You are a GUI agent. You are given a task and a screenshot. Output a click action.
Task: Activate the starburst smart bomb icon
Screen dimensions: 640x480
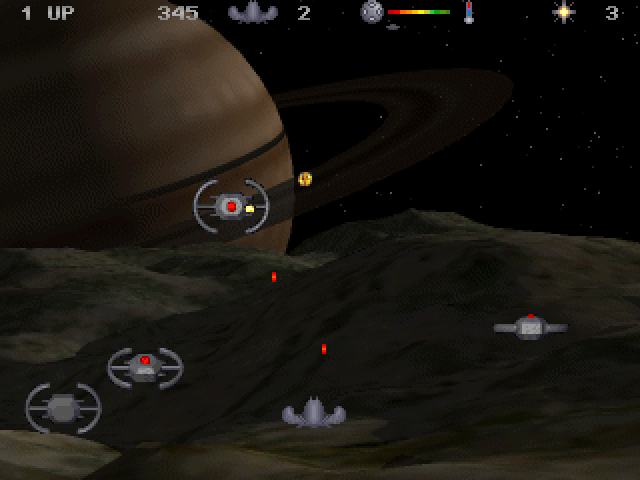pyautogui.click(x=565, y=13)
